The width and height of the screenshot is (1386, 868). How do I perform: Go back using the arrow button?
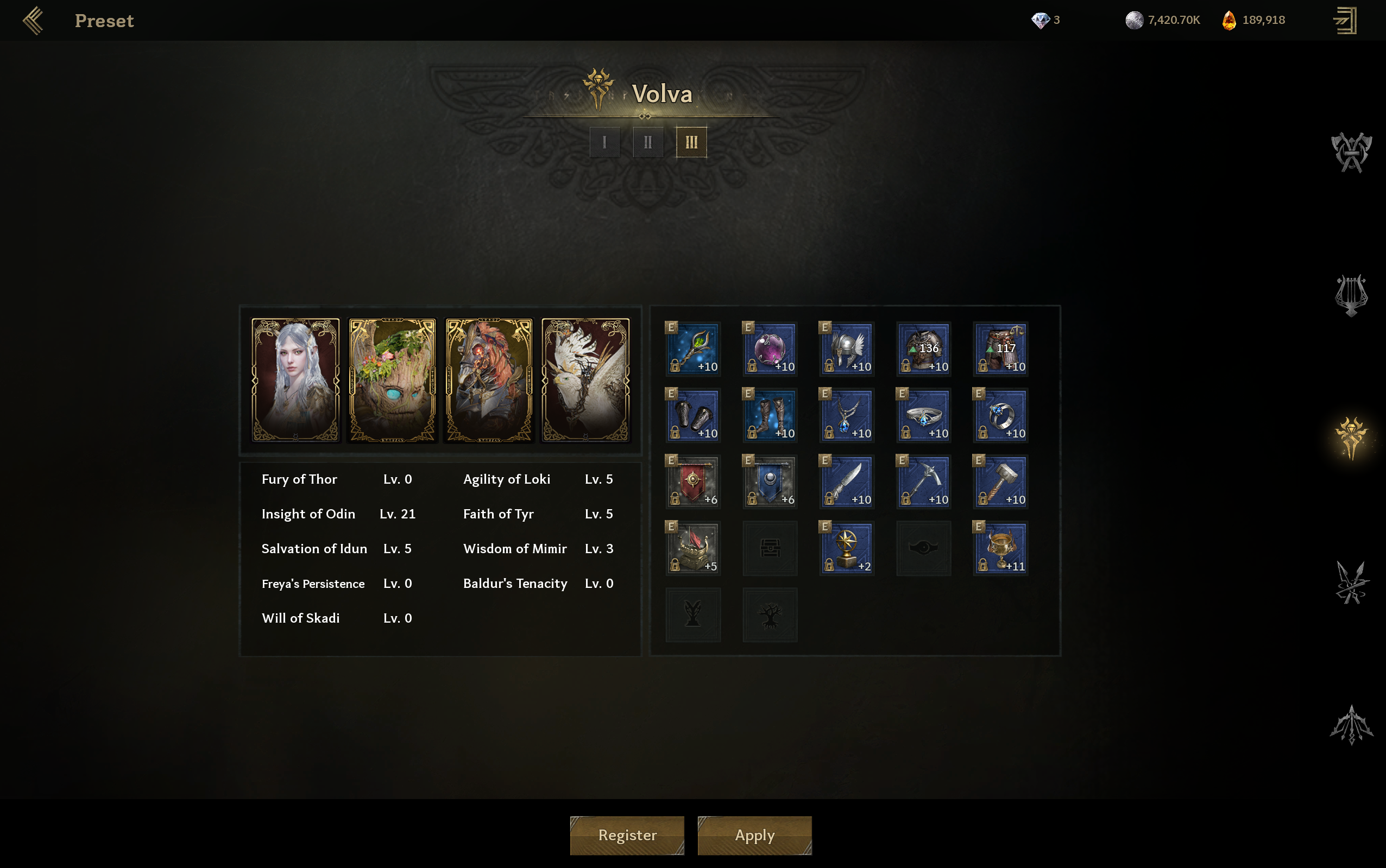point(33,21)
